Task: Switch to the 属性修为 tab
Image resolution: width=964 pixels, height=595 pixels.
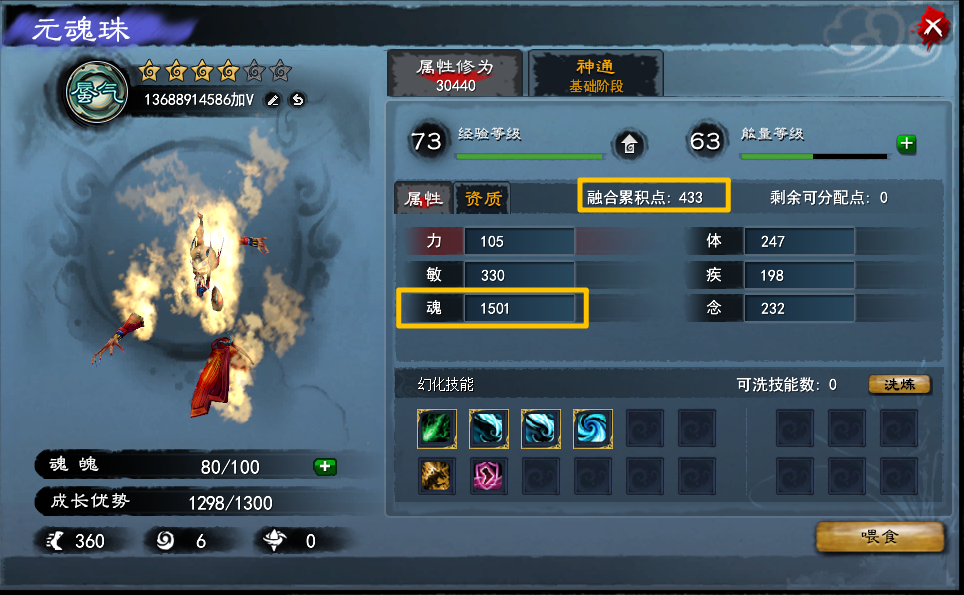Action: coord(455,75)
